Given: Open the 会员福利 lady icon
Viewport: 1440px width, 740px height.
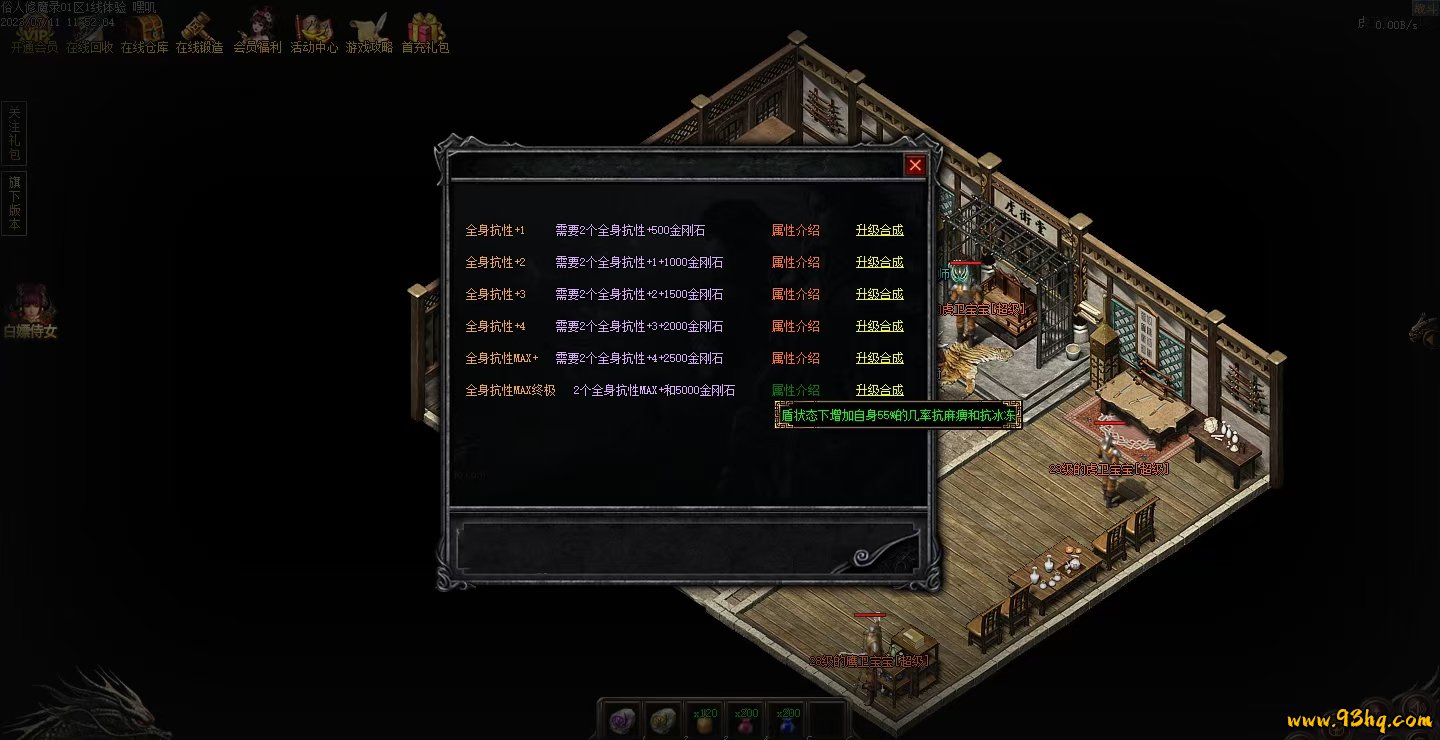Looking at the screenshot, I should (x=257, y=32).
